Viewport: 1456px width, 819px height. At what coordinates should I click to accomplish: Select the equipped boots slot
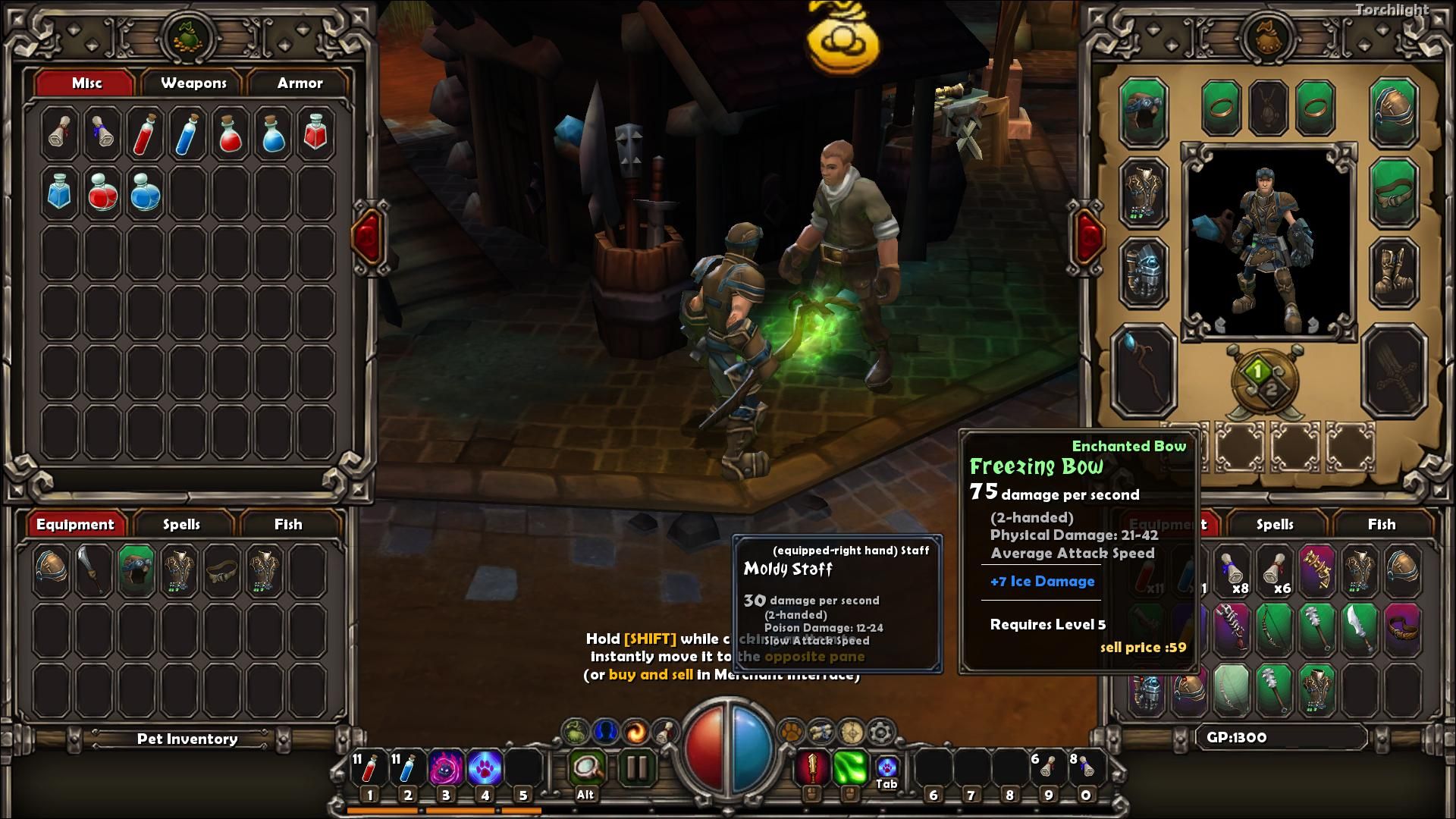(x=1394, y=273)
